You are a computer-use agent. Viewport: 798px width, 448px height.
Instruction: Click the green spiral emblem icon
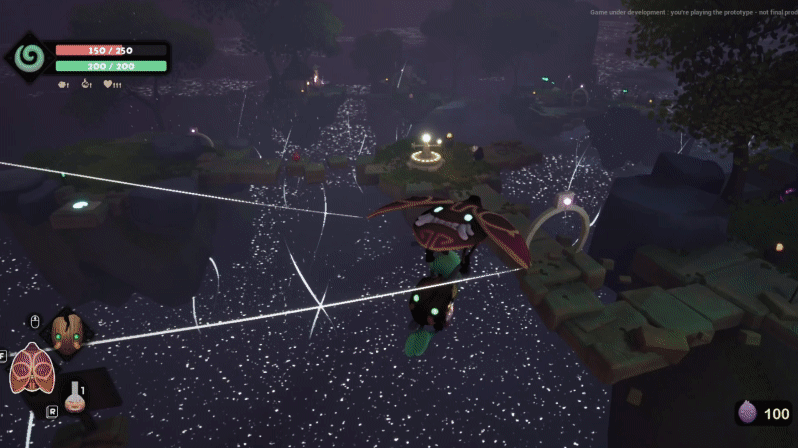(x=29, y=57)
